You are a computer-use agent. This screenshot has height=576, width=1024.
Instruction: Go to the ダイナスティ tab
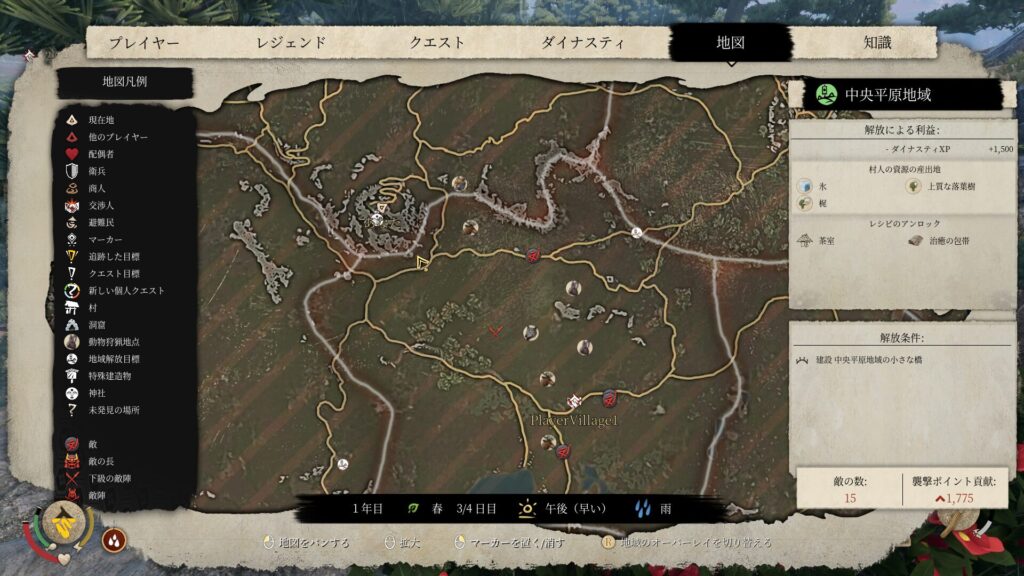583,43
